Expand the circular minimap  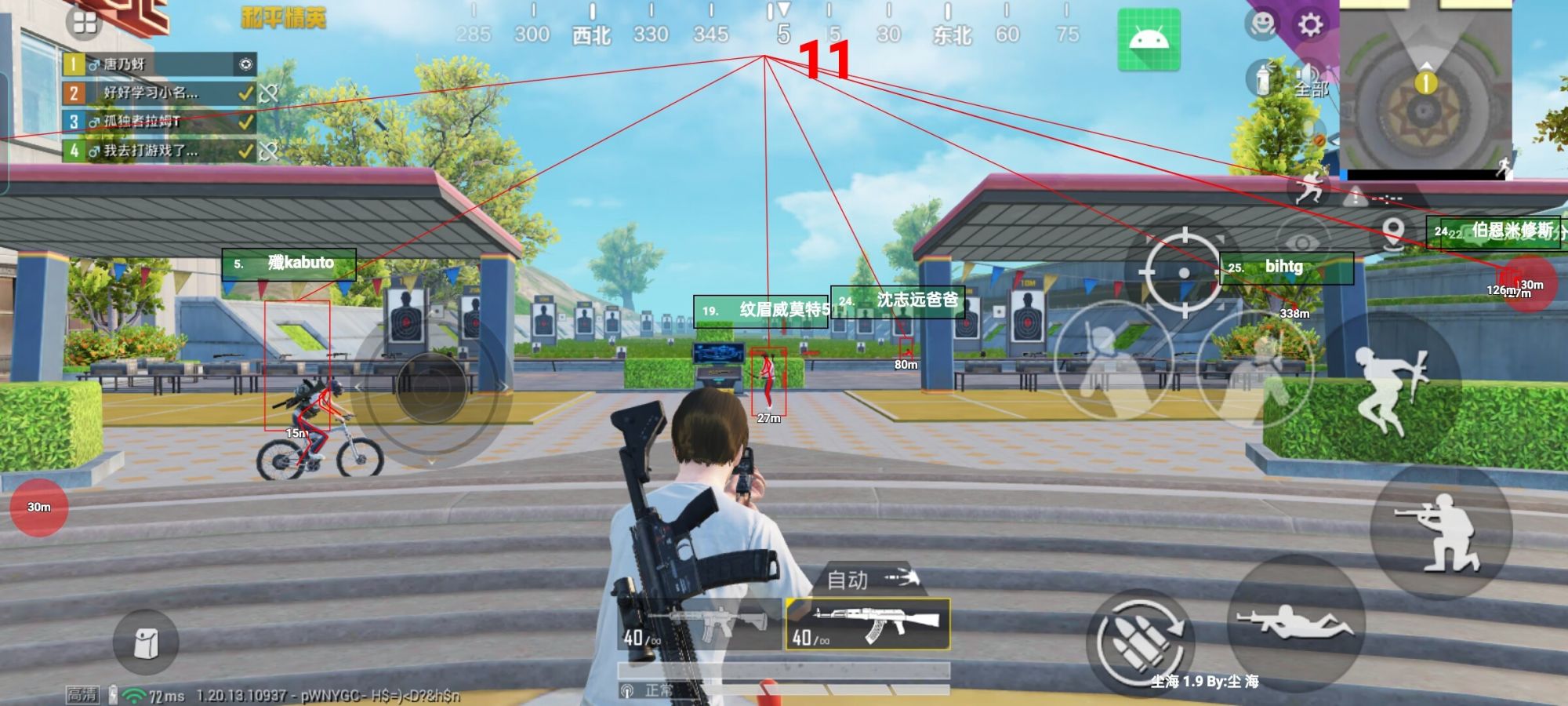[1425, 88]
